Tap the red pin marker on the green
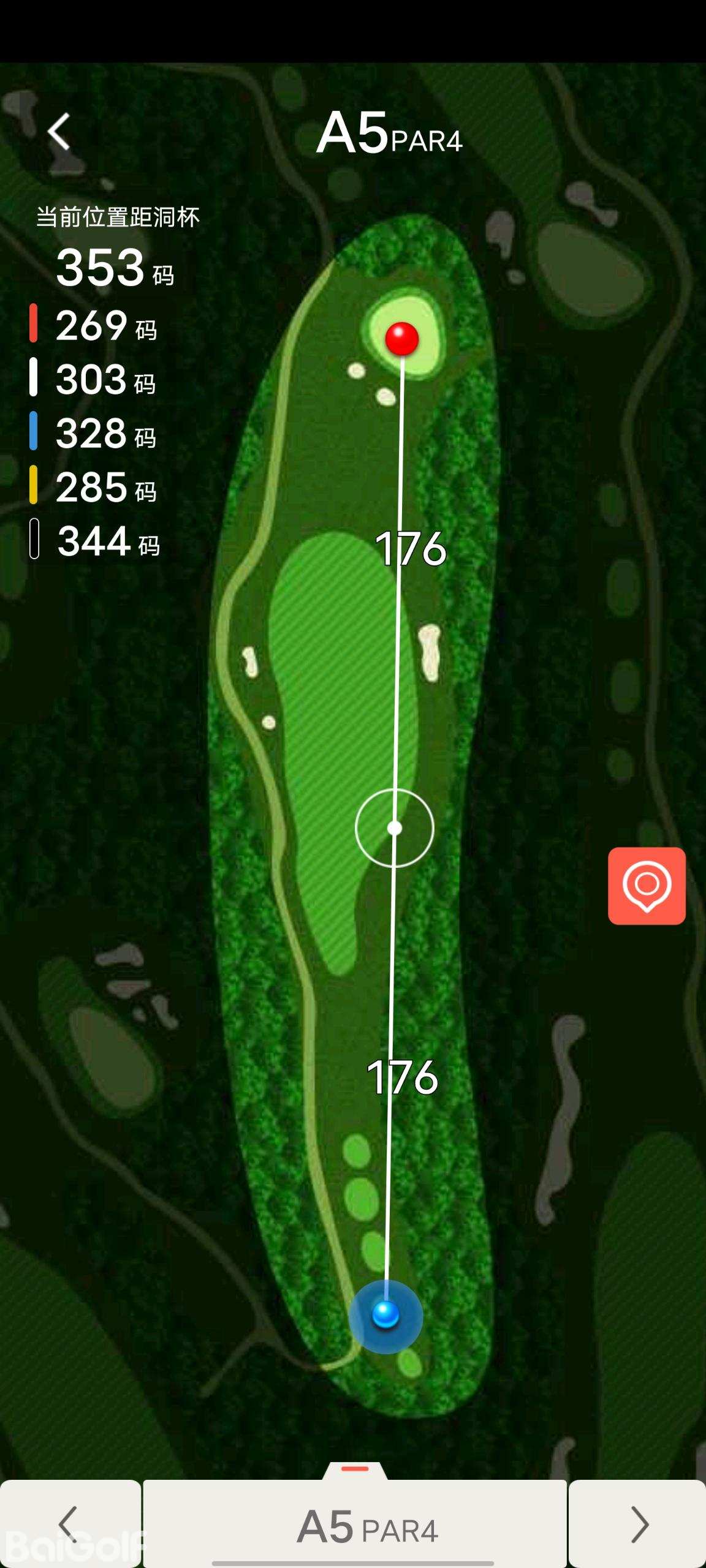706x1568 pixels. coord(402,338)
